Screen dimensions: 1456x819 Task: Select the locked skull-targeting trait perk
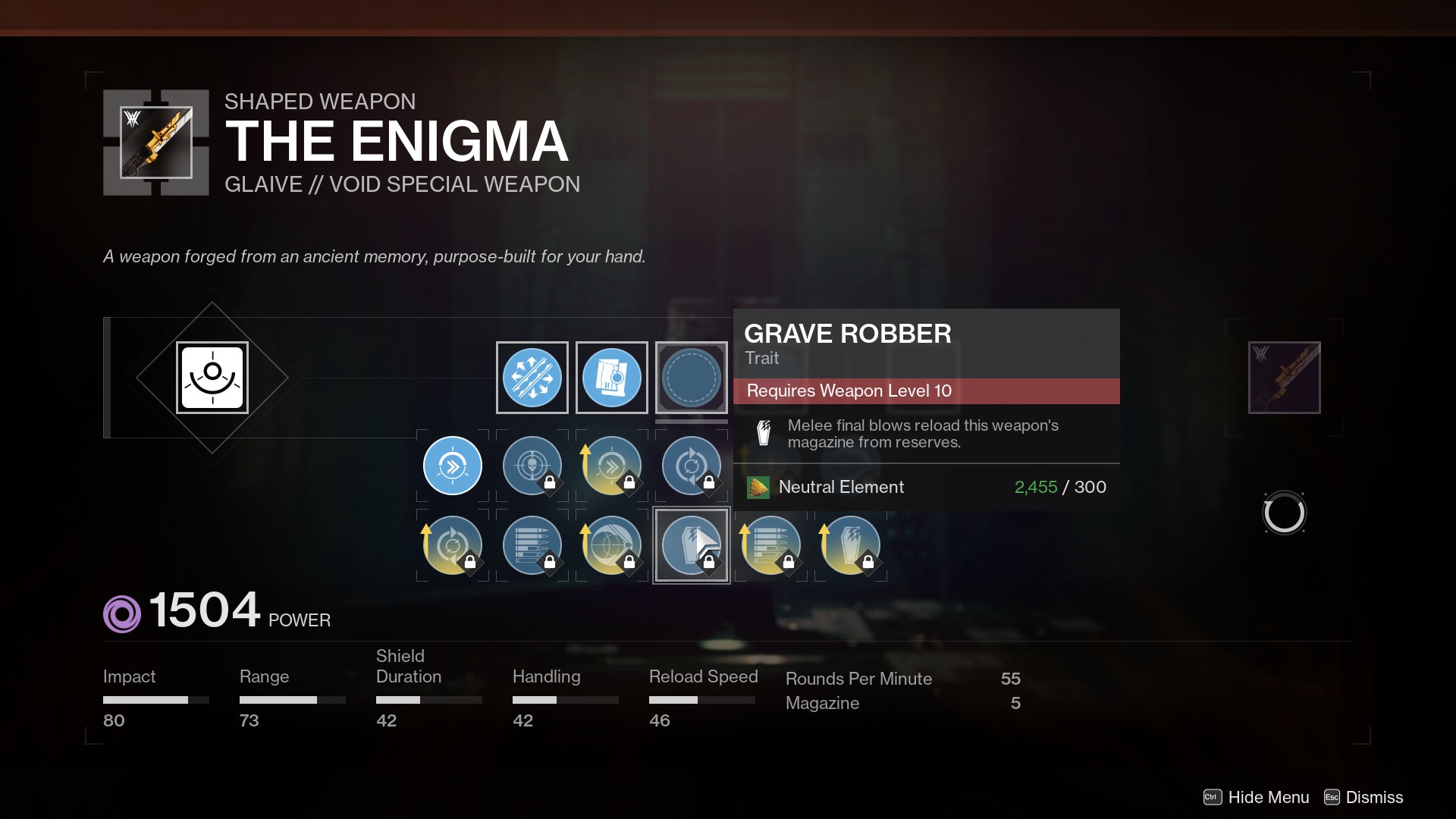pos(532,466)
